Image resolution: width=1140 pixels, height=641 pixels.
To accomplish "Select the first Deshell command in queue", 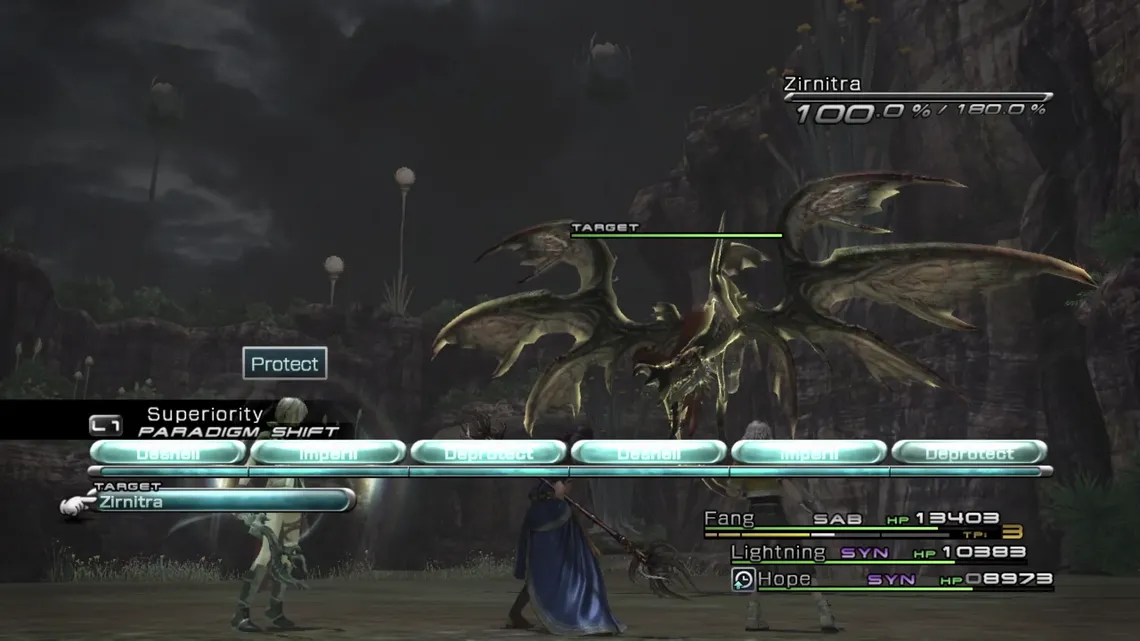I will [168, 452].
